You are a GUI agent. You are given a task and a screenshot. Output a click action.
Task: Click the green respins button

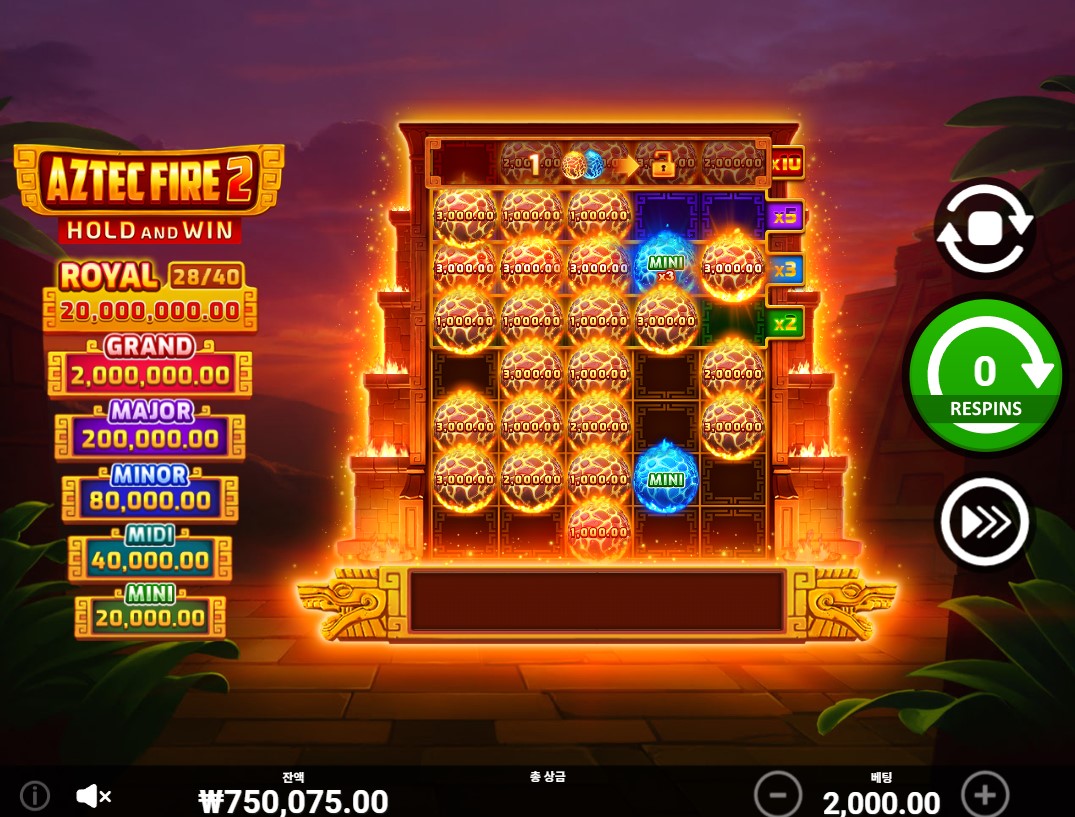click(x=985, y=375)
